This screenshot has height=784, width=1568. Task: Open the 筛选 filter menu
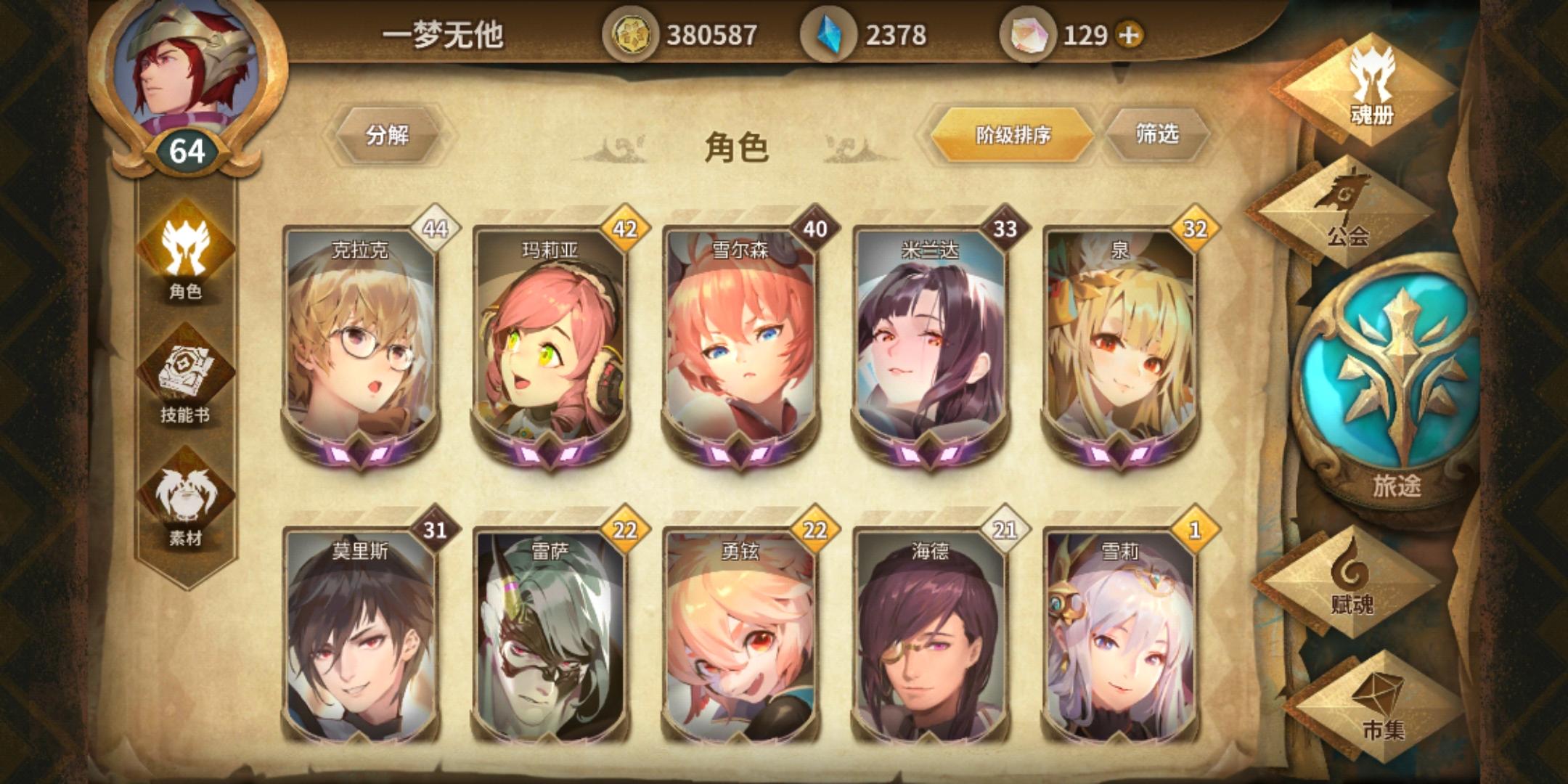1156,134
